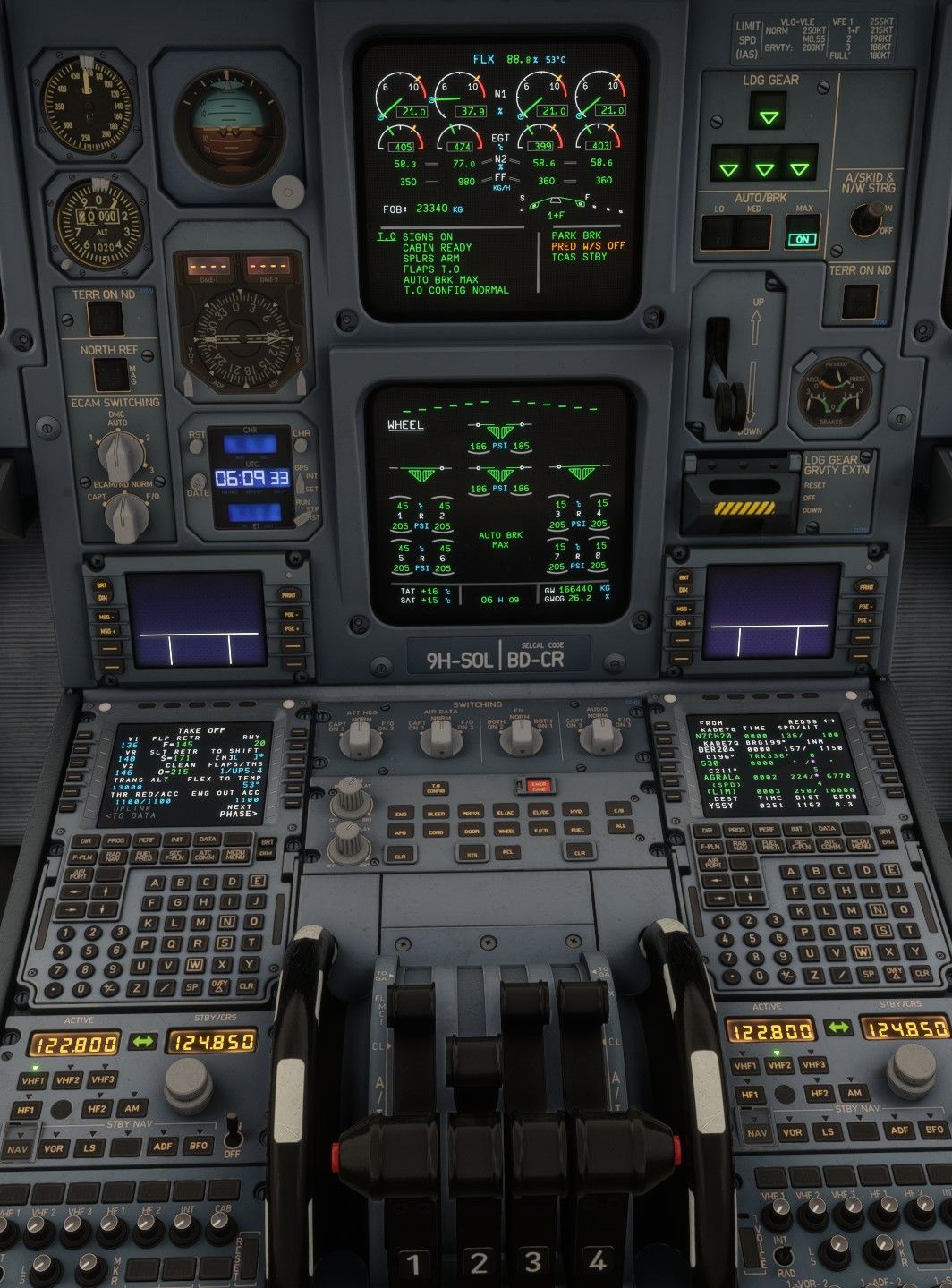This screenshot has width=952, height=1288.
Task: Open the ECAM ENG page
Action: (x=401, y=814)
